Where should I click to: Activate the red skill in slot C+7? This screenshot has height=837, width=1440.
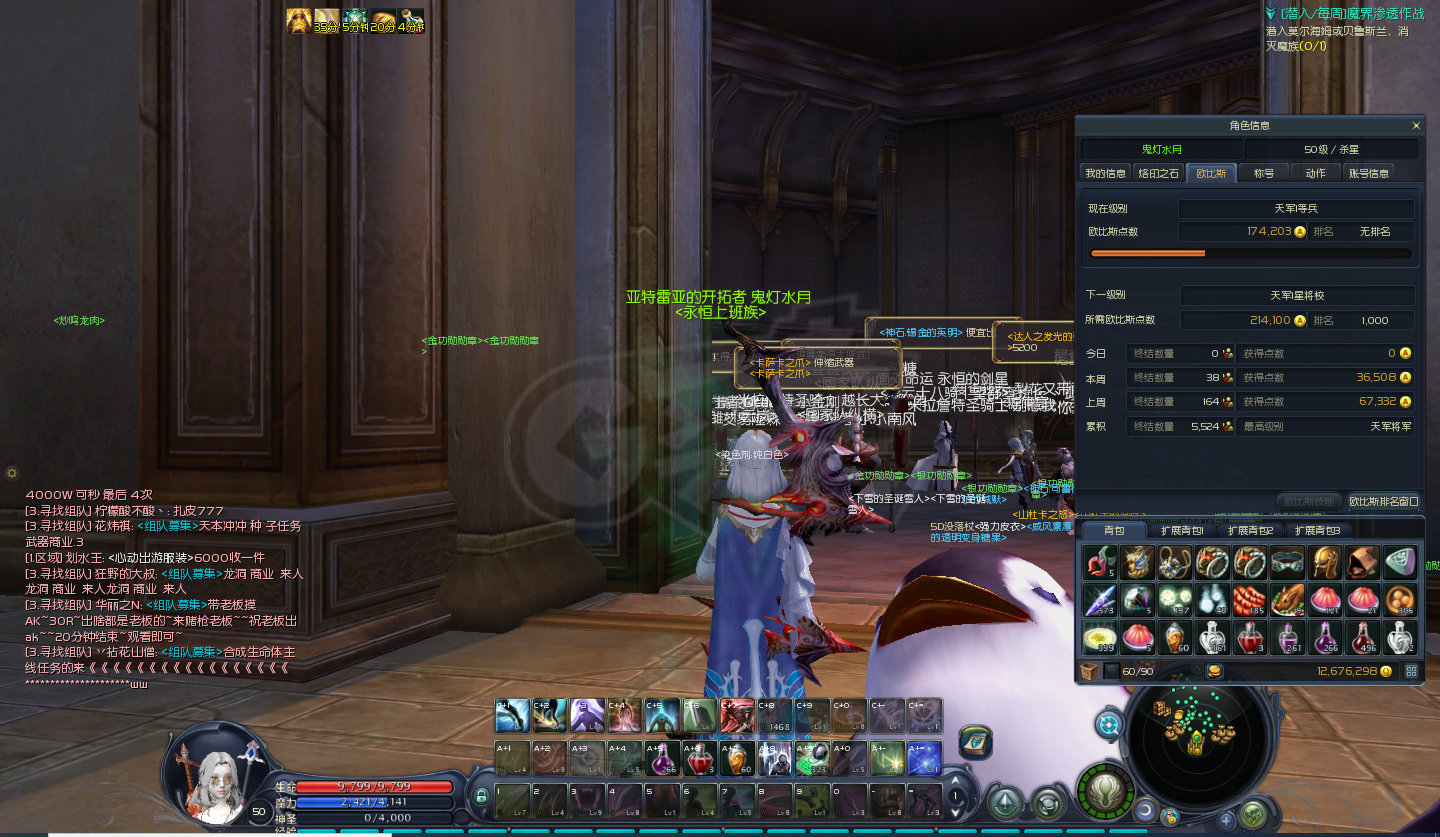tap(736, 715)
